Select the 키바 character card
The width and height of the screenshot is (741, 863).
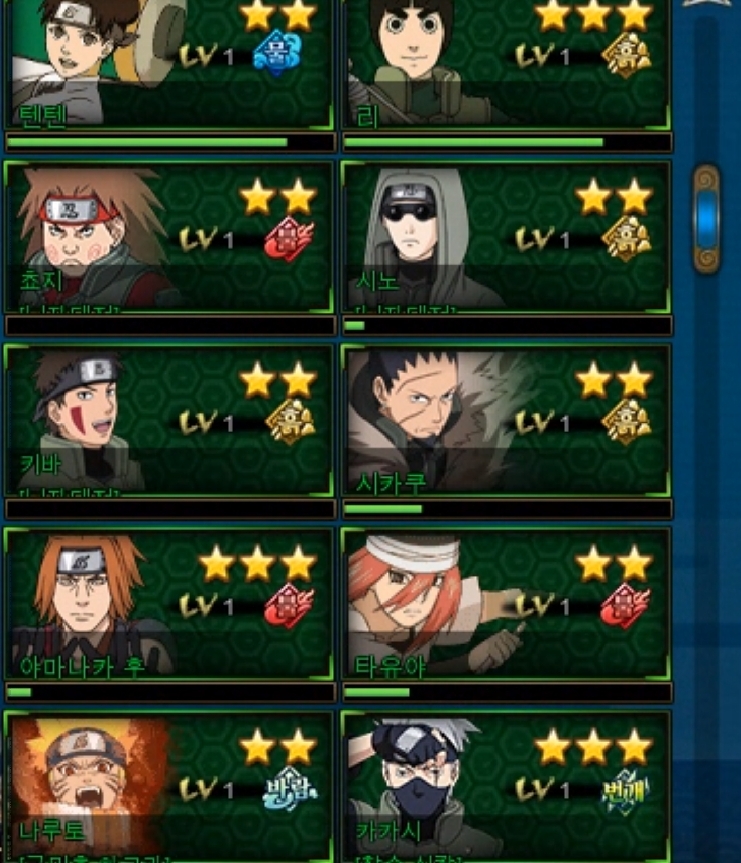click(170, 420)
